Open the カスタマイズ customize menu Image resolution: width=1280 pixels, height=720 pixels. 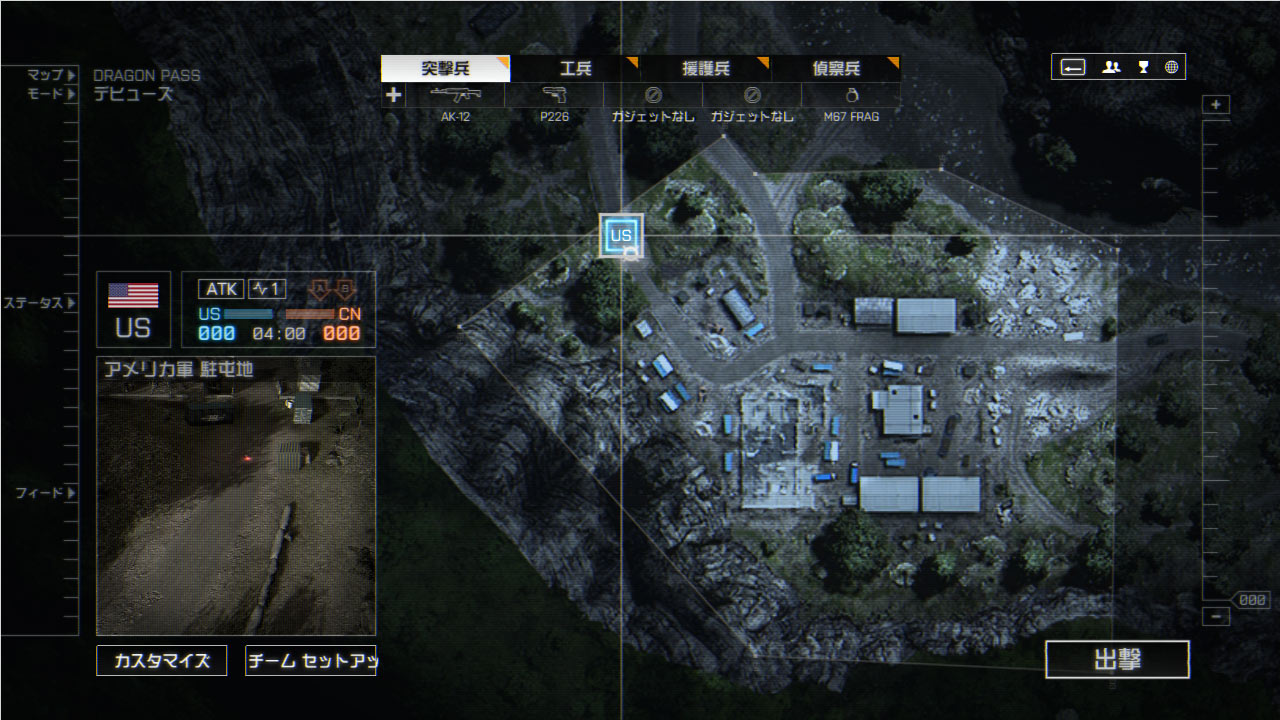(161, 661)
